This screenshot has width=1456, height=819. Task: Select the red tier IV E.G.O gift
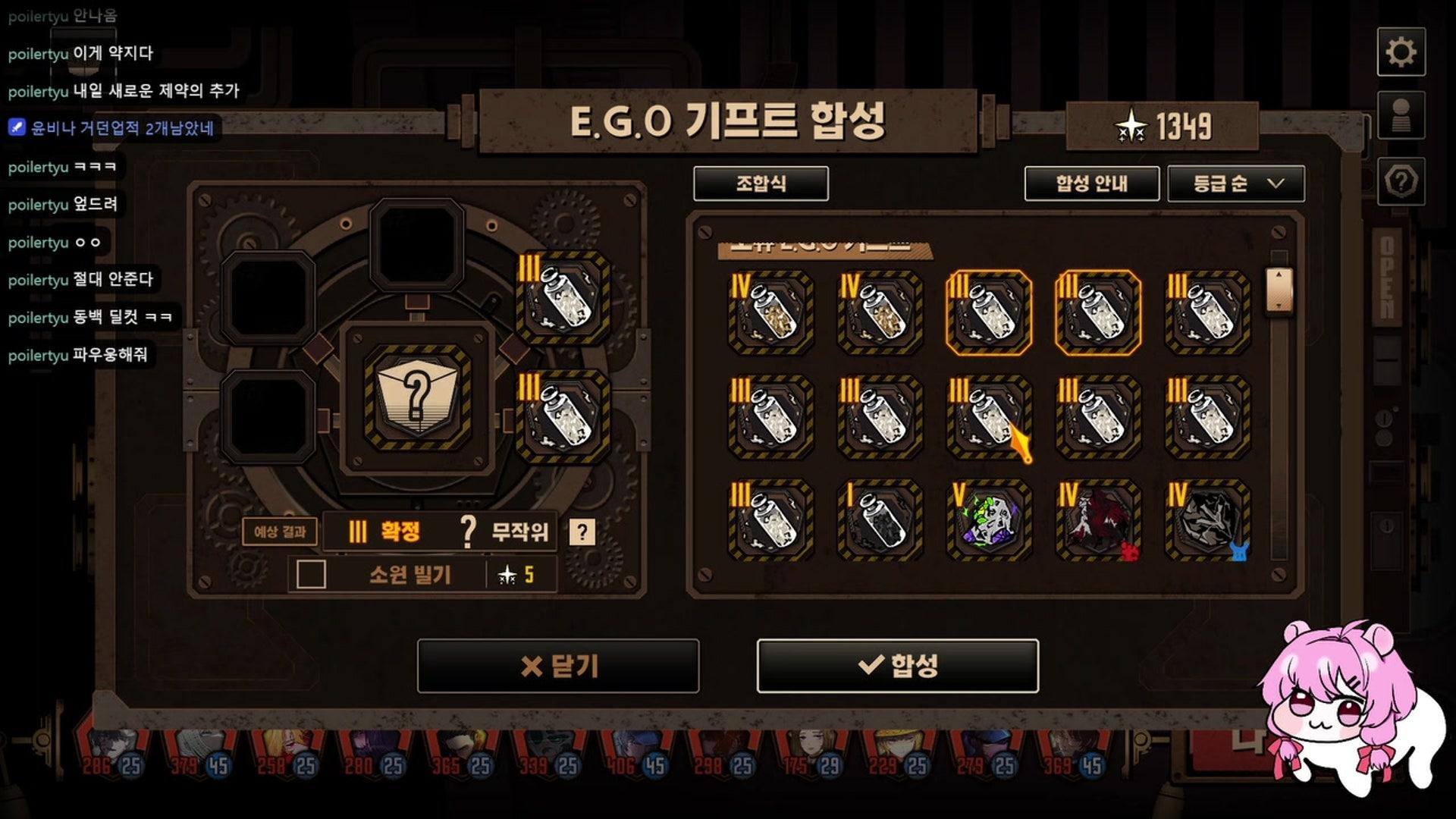click(1100, 519)
